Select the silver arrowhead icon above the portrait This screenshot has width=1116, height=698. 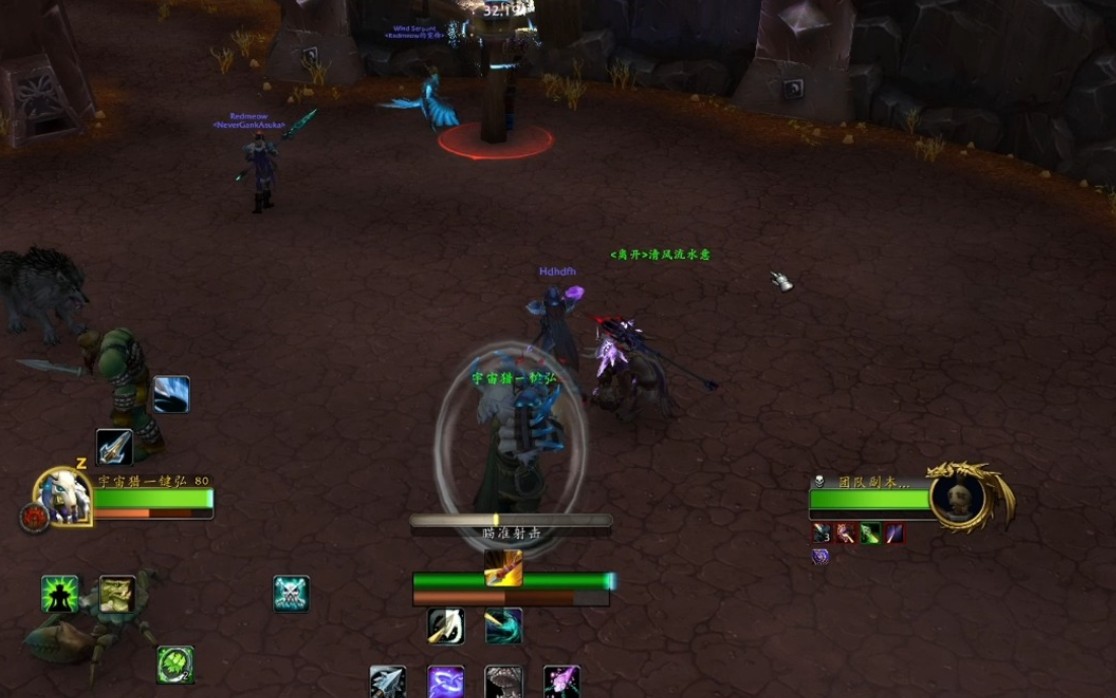click(114, 447)
